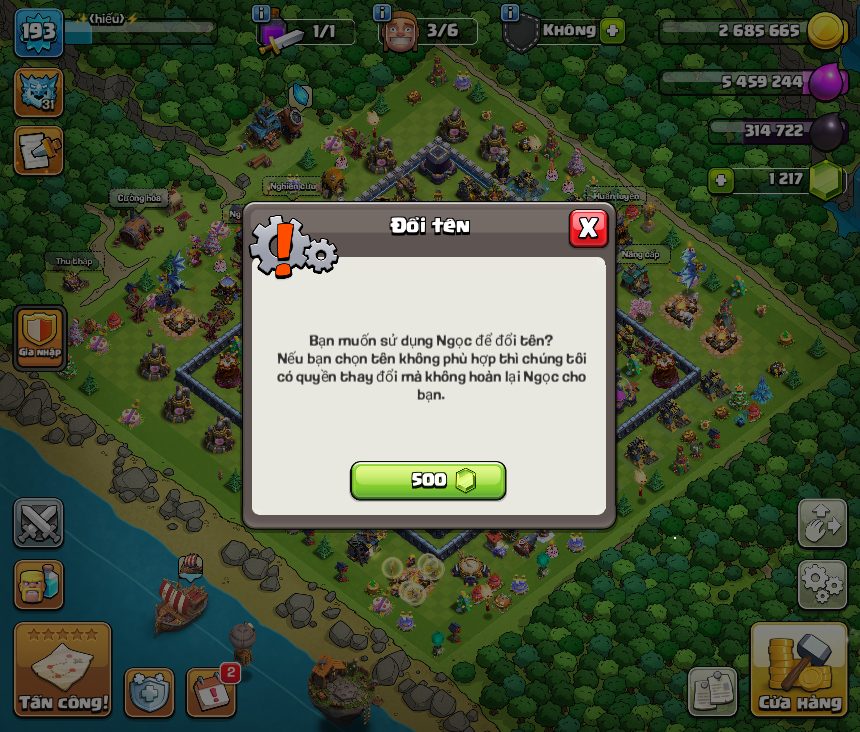Close the Đổi tên dialog
The height and width of the screenshot is (732, 860).
[588, 228]
